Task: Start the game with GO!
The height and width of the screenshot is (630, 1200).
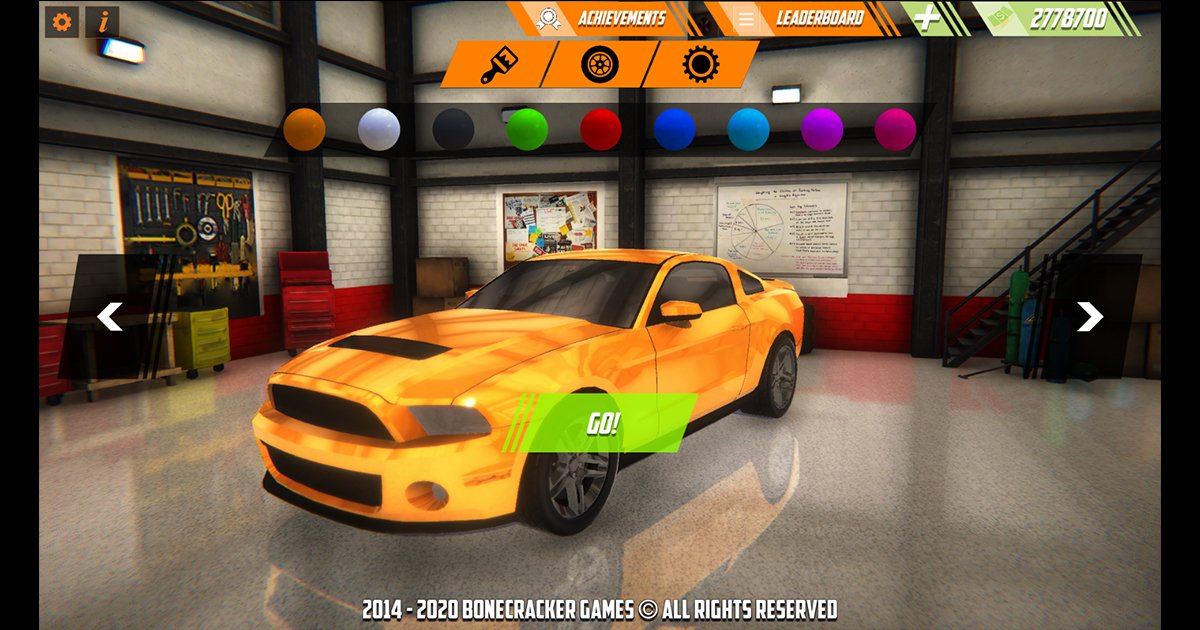Action: pyautogui.click(x=603, y=423)
